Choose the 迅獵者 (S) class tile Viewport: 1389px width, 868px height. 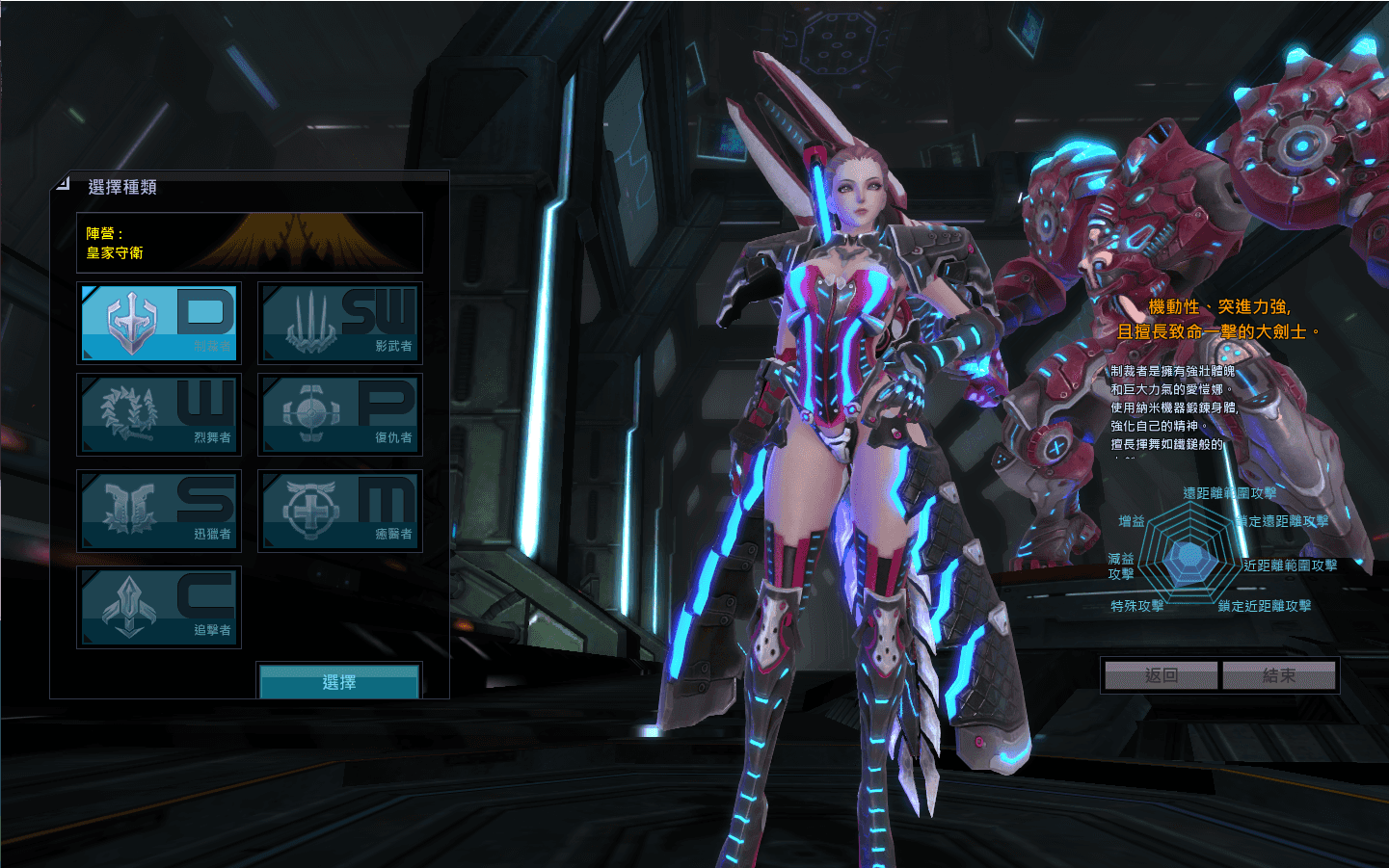pyautogui.click(x=159, y=511)
